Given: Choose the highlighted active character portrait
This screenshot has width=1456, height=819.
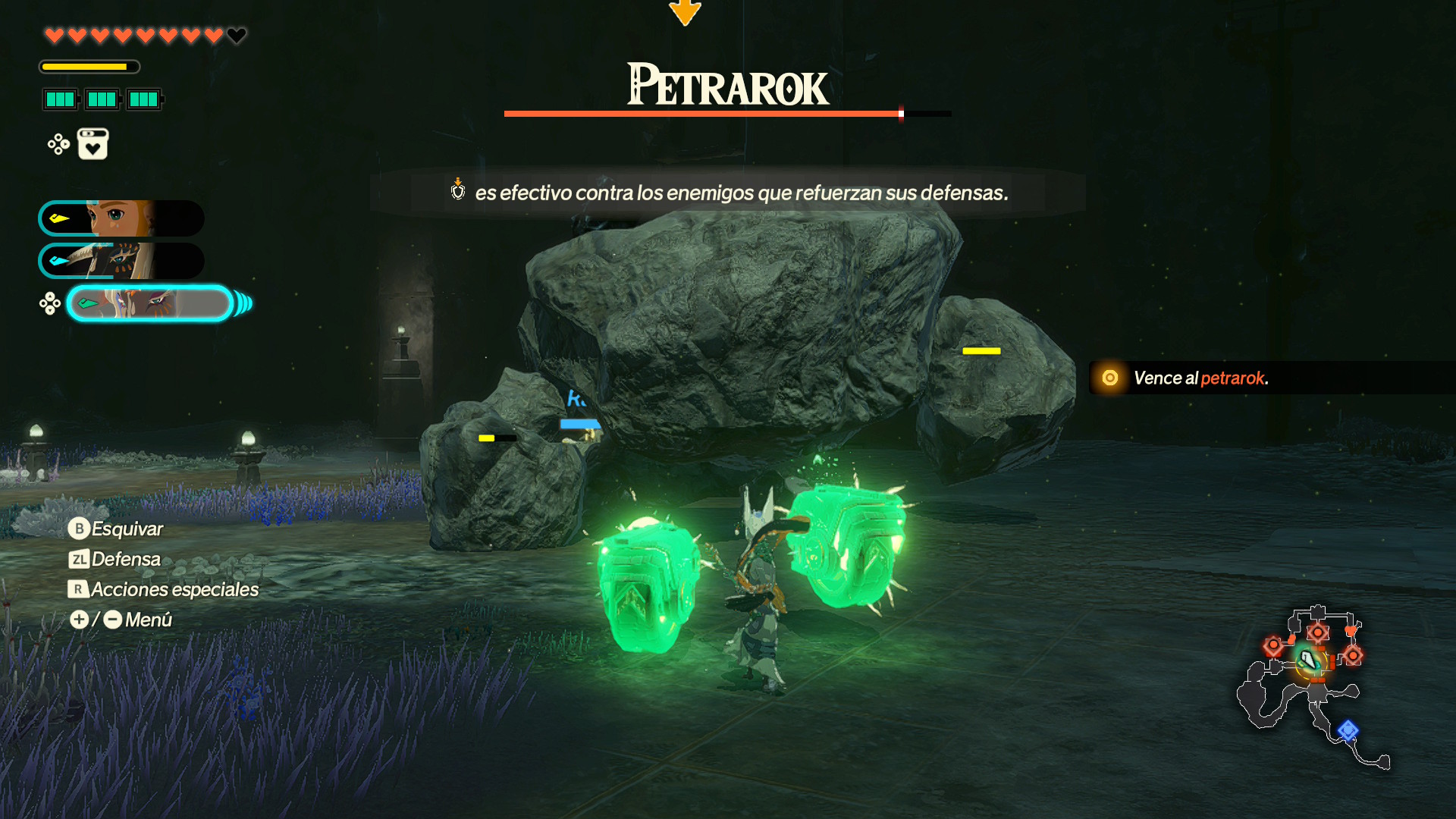Looking at the screenshot, I should (150, 303).
